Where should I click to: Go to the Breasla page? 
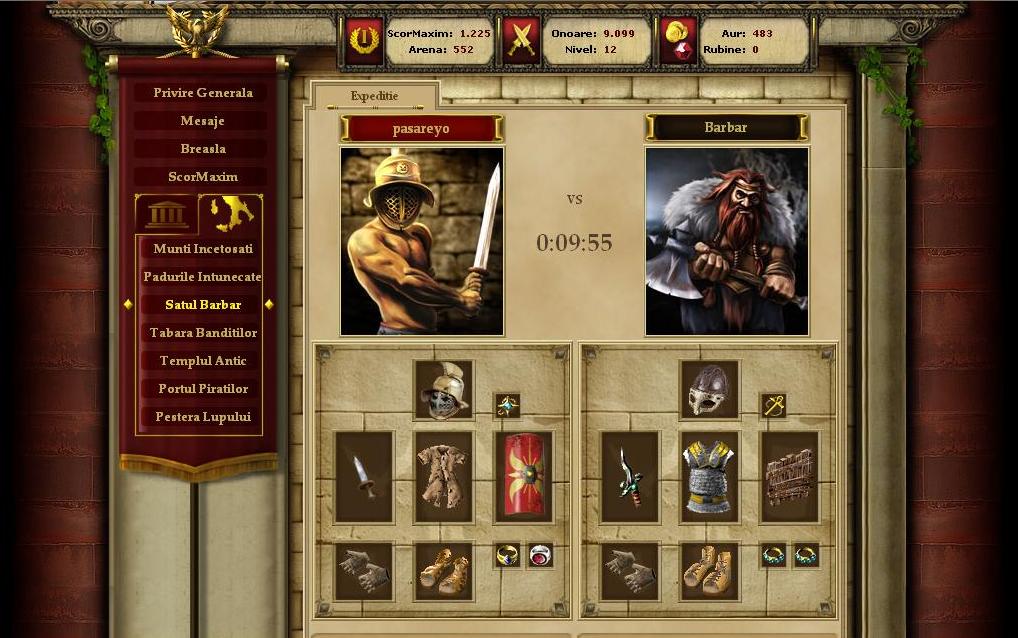(202, 149)
